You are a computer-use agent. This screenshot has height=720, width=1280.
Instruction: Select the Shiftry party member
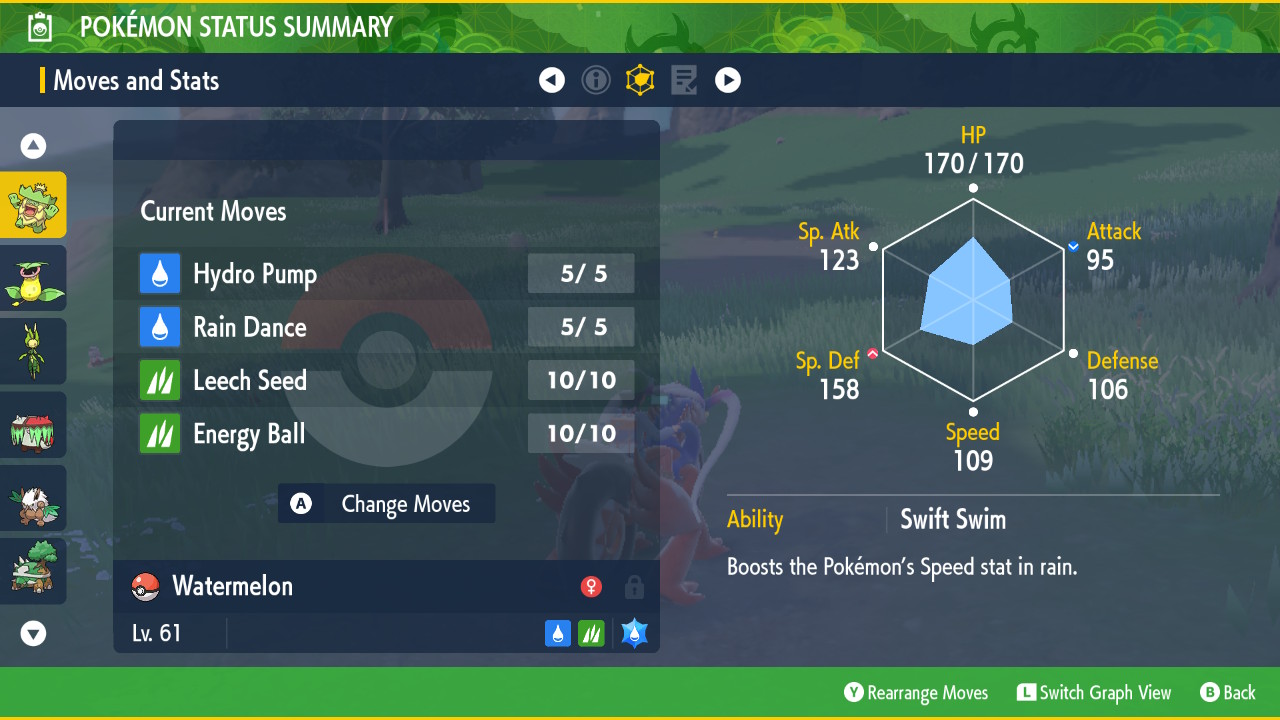[33, 498]
